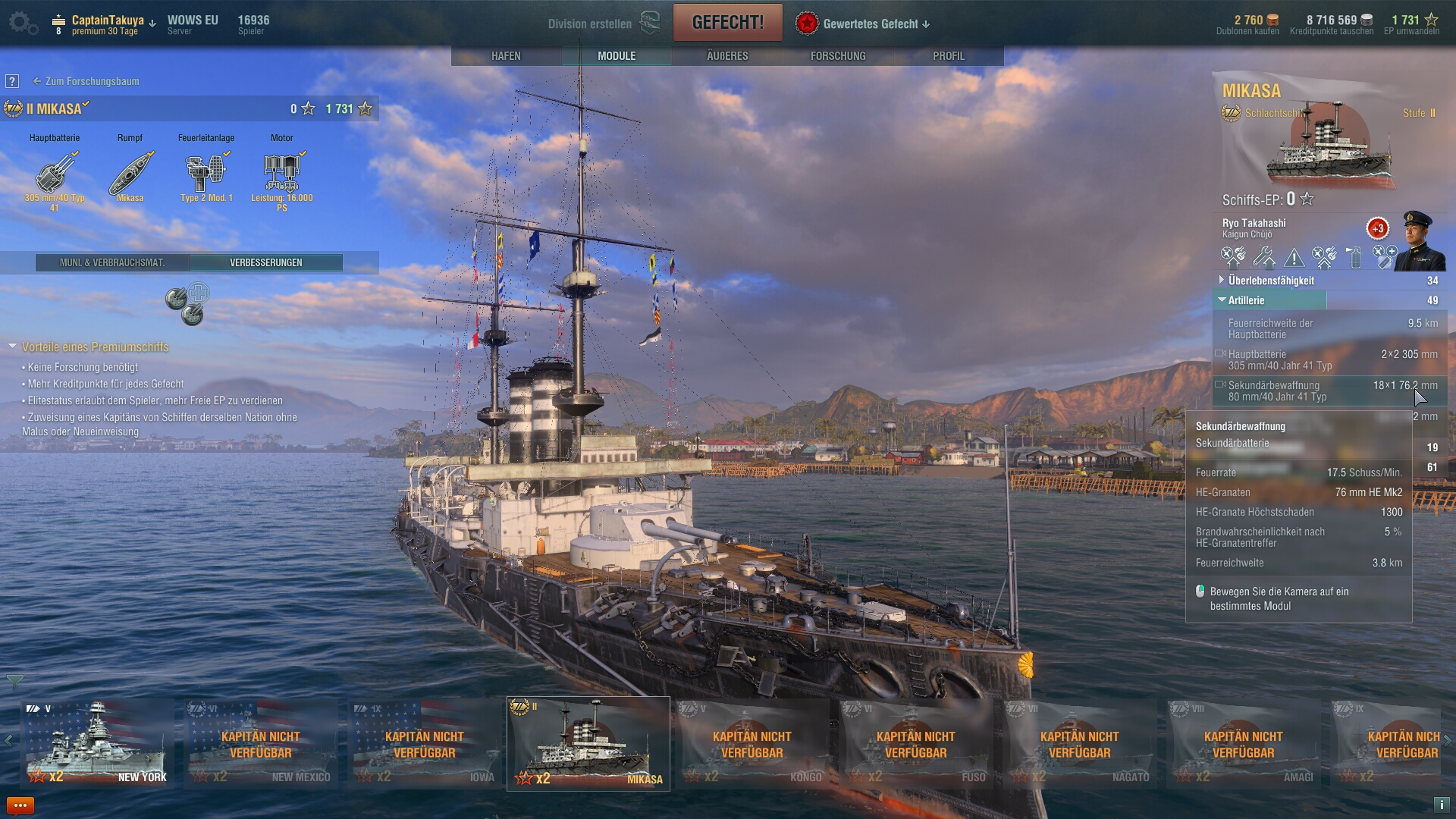Expand the Überlebensfähigkeit stats section

tap(1271, 281)
